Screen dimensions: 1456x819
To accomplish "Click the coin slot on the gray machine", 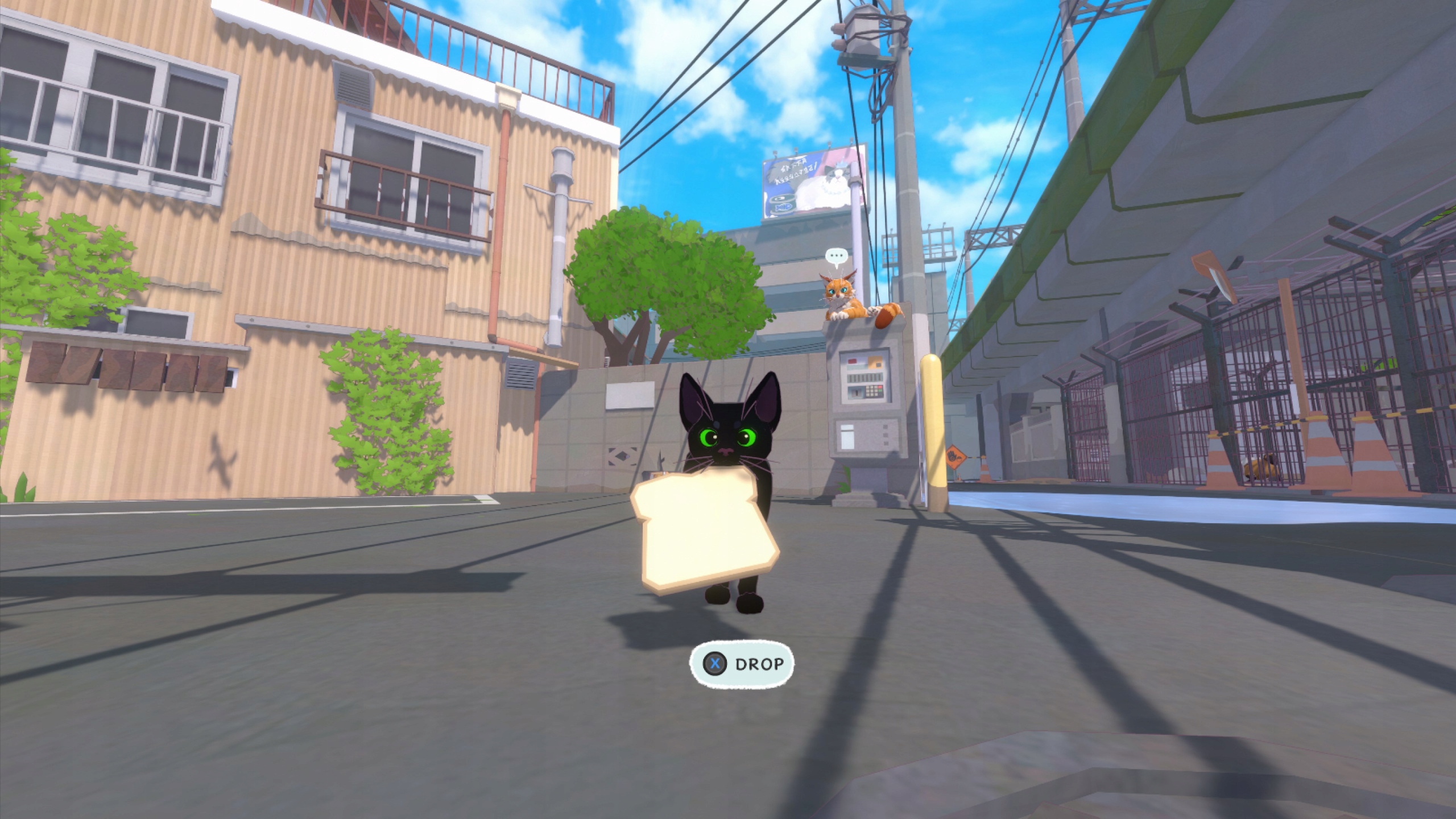I will [x=857, y=392].
